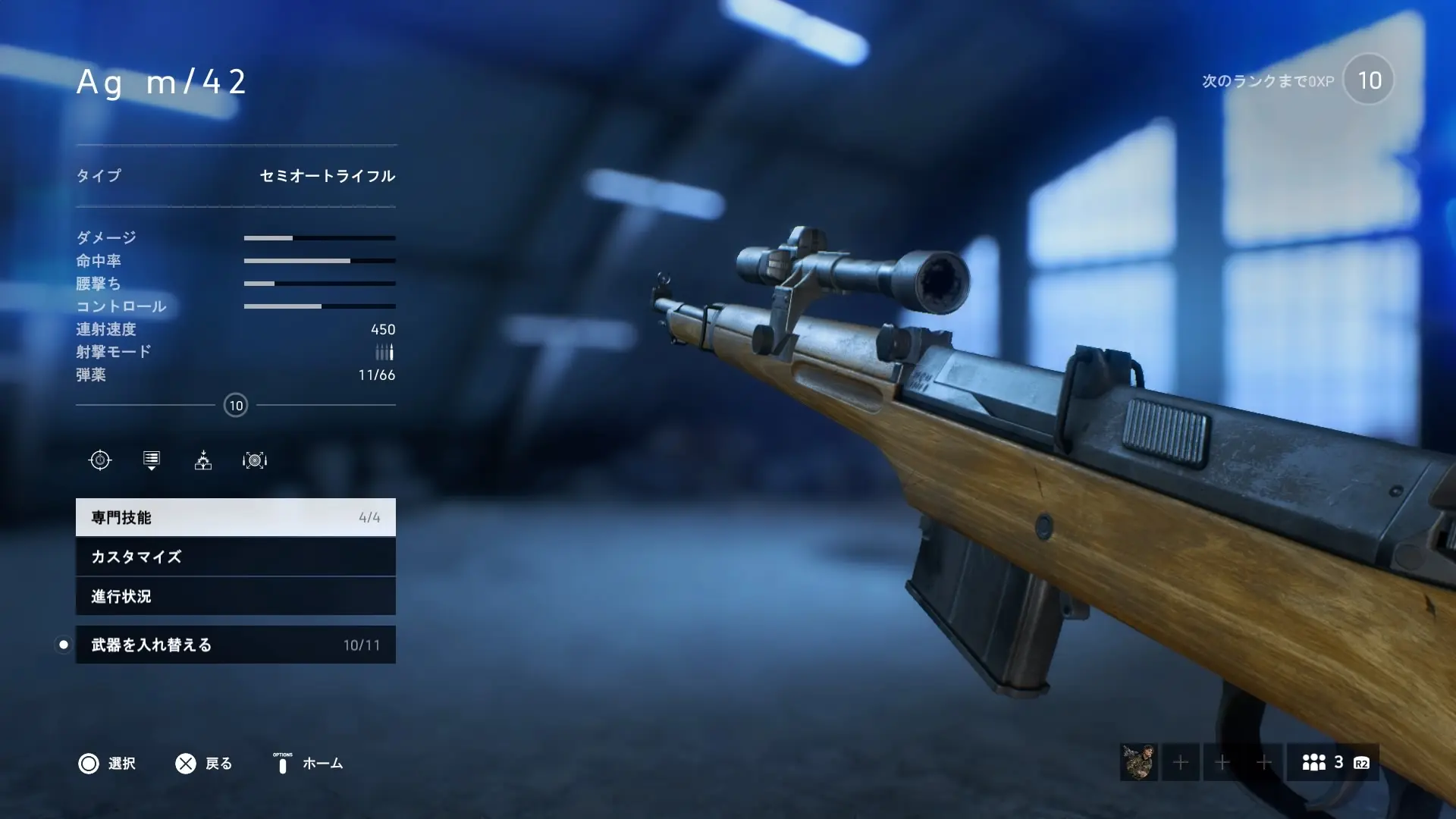Open the カスタマイズ customization panel

click(235, 557)
